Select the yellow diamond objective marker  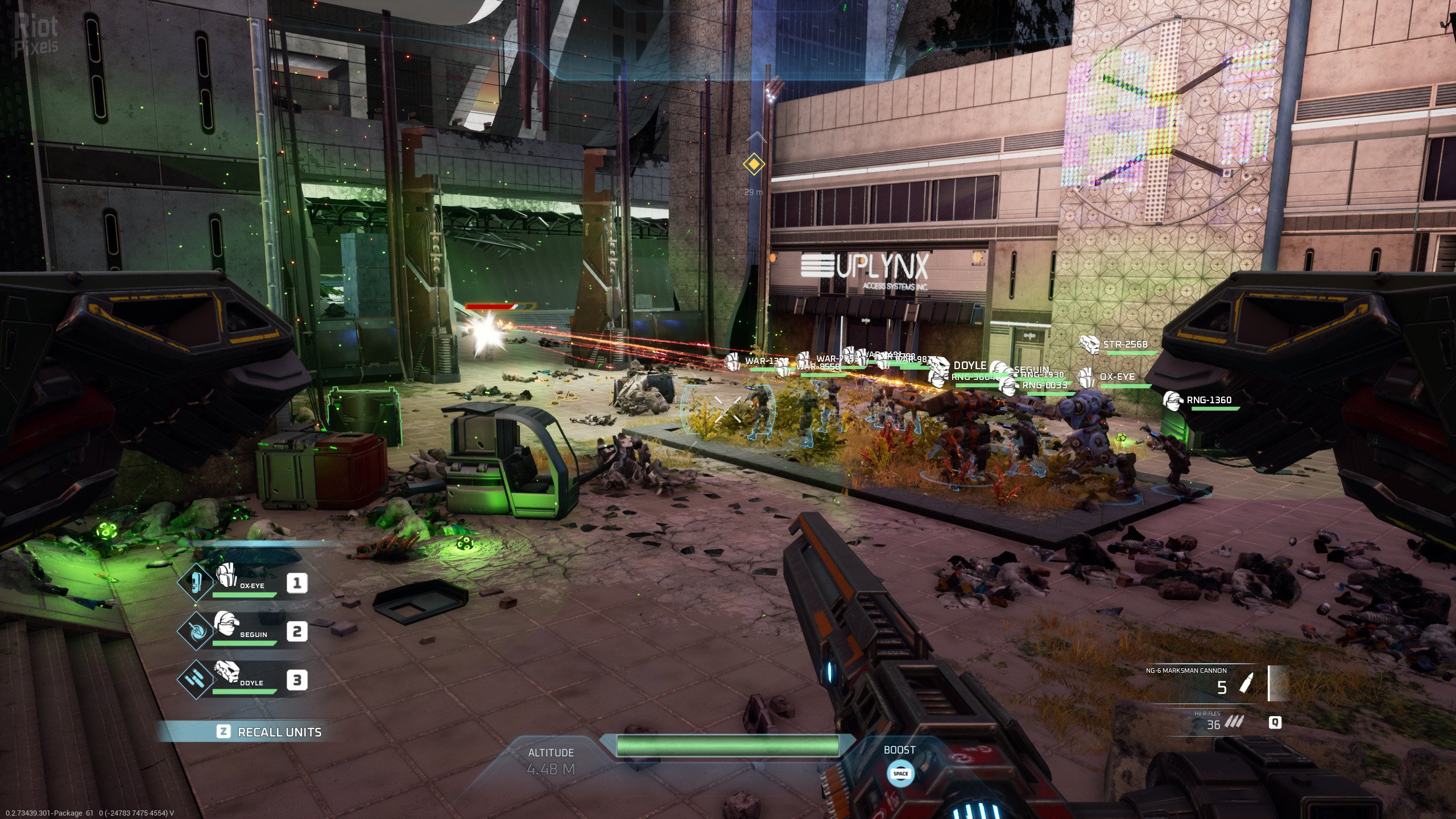click(x=754, y=164)
